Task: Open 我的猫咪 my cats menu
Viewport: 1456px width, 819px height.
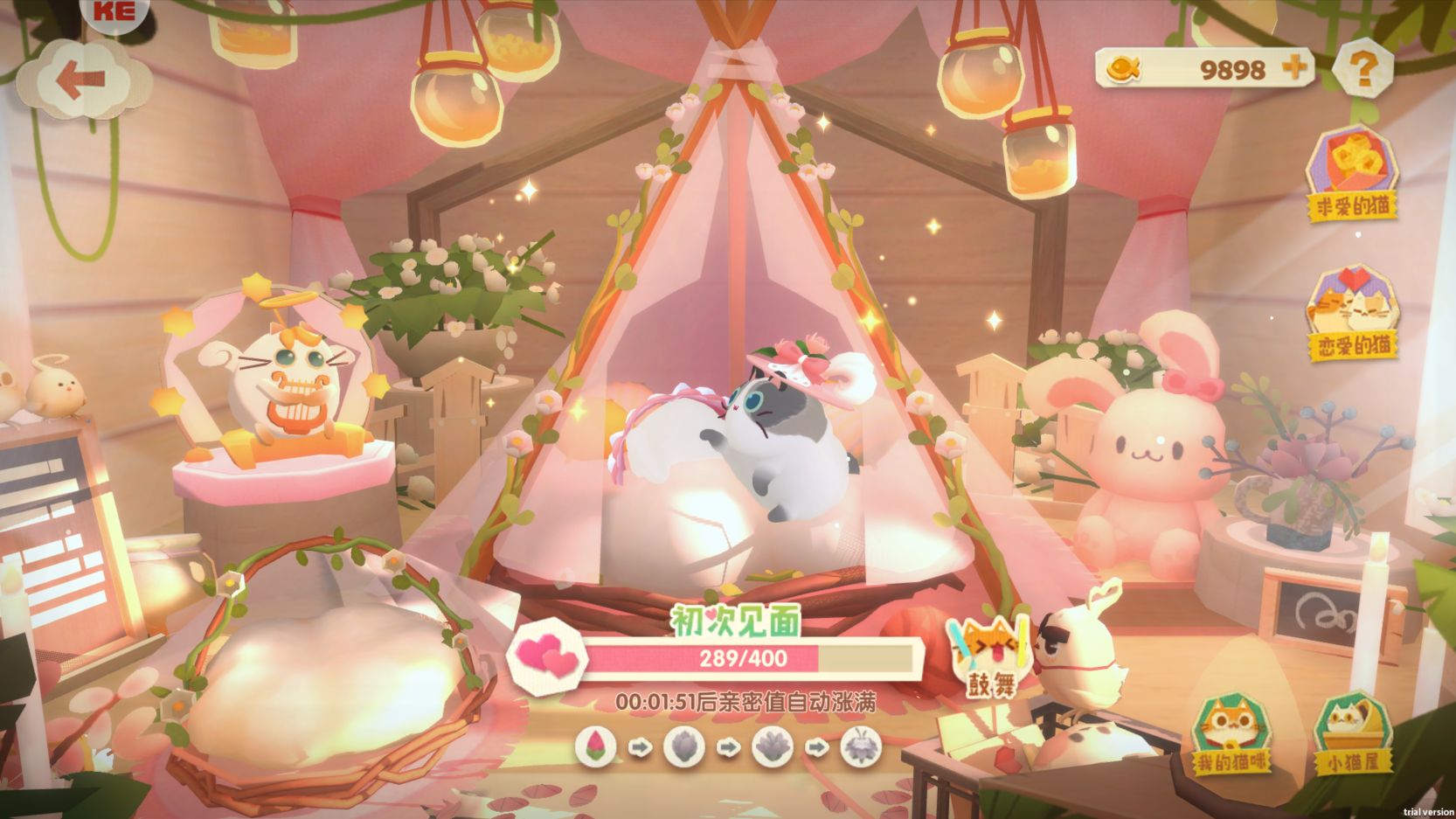Action: (1232, 733)
